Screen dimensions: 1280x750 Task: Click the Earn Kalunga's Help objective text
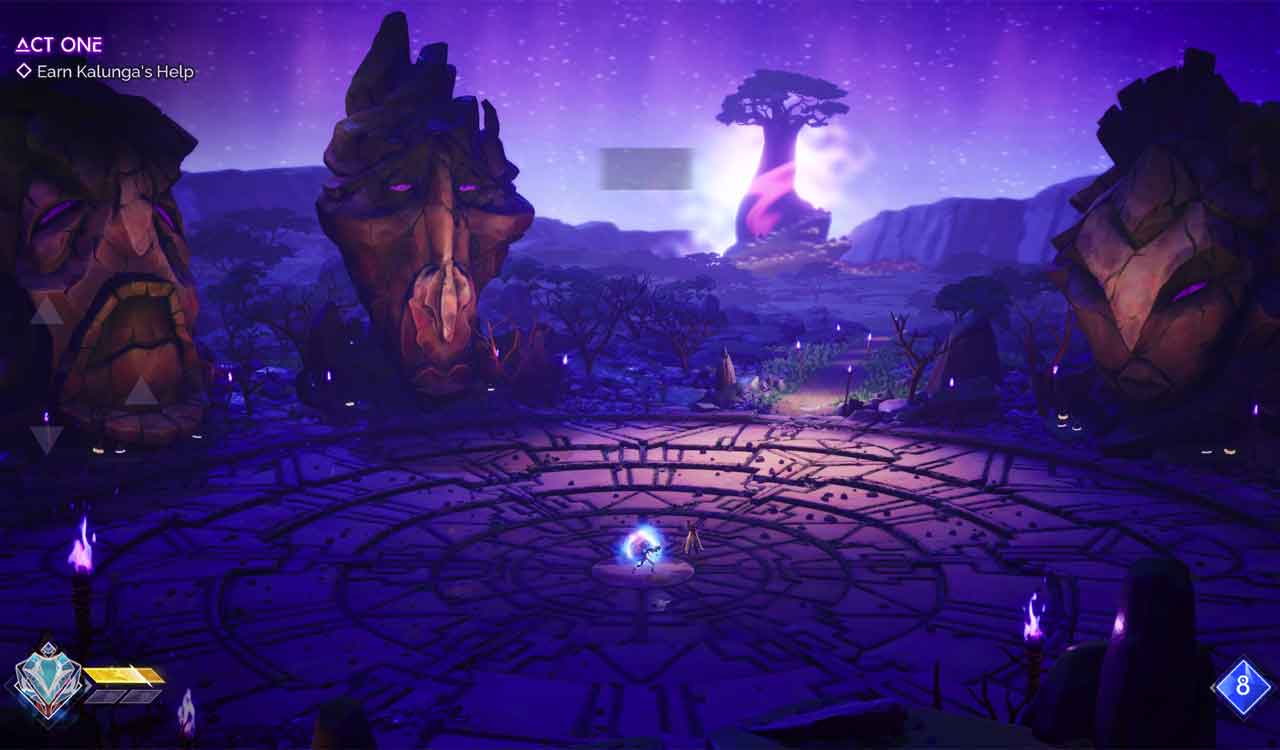point(117,71)
